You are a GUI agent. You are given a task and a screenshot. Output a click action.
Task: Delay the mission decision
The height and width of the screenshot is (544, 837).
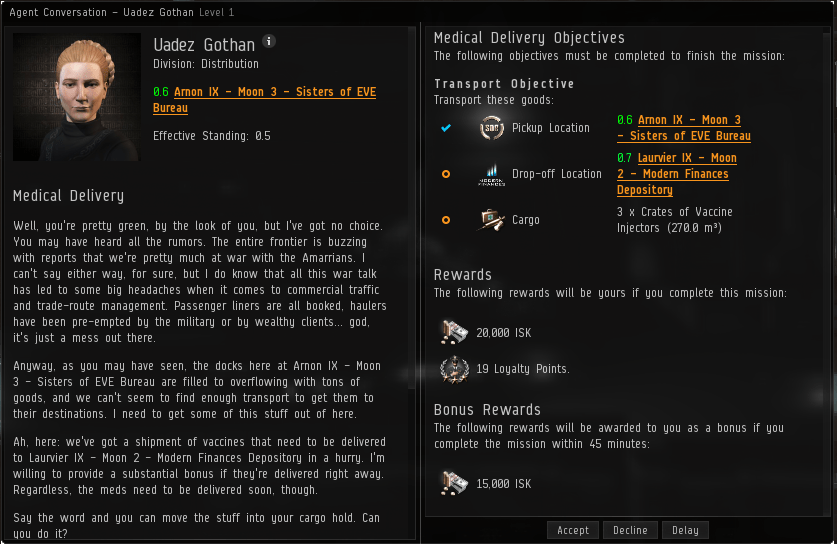coord(685,530)
